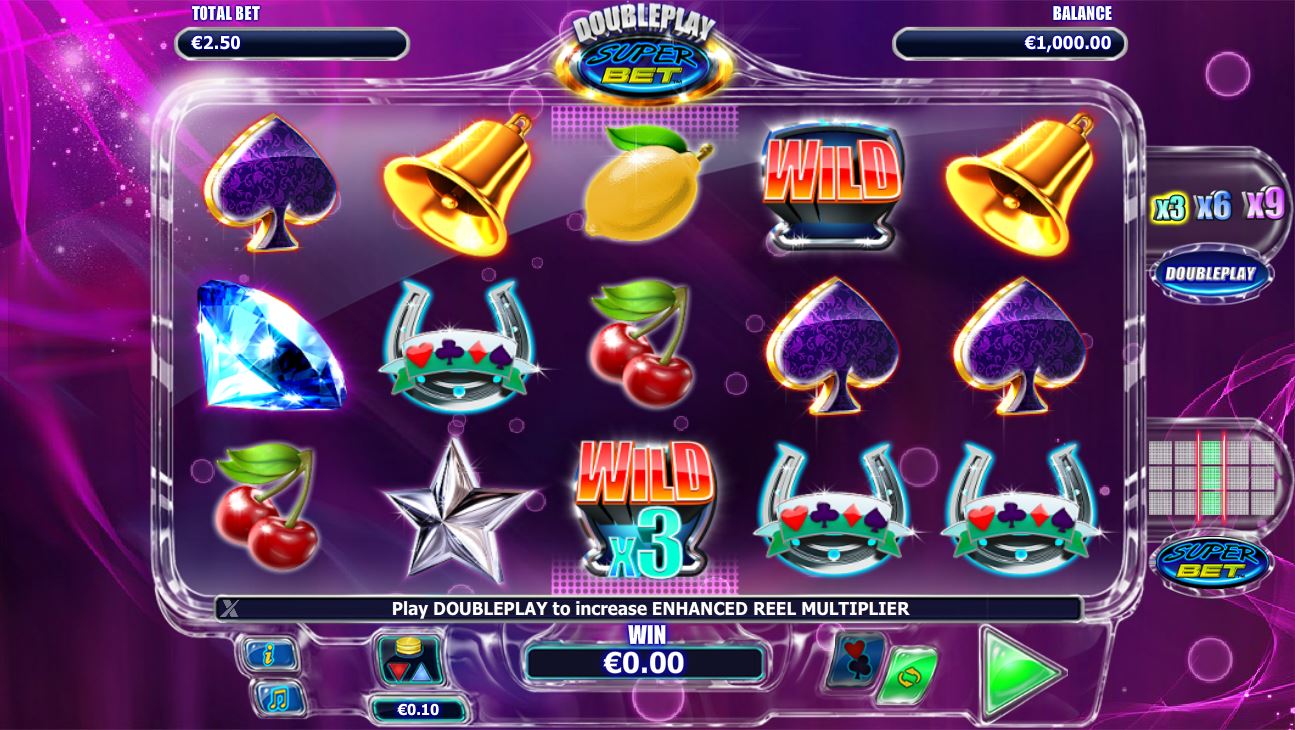Choose the x9 DoublePlay multiplier
The width and height of the screenshot is (1295, 730).
pos(1263,204)
